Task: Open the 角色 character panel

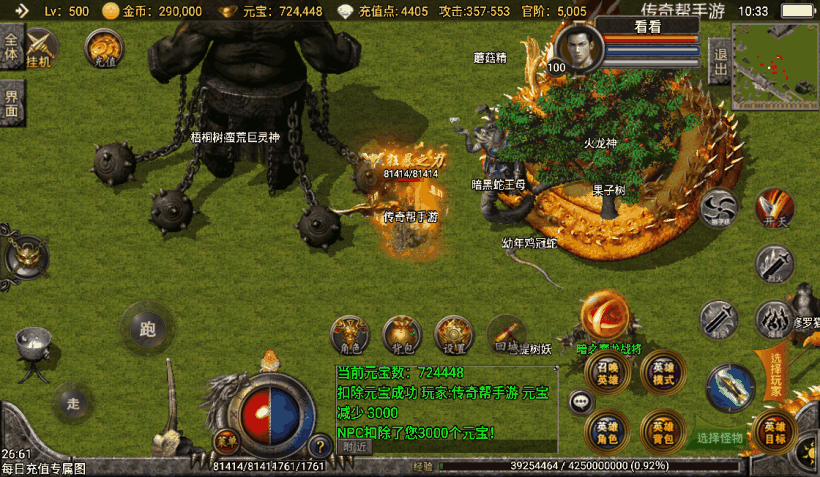Action: click(350, 334)
